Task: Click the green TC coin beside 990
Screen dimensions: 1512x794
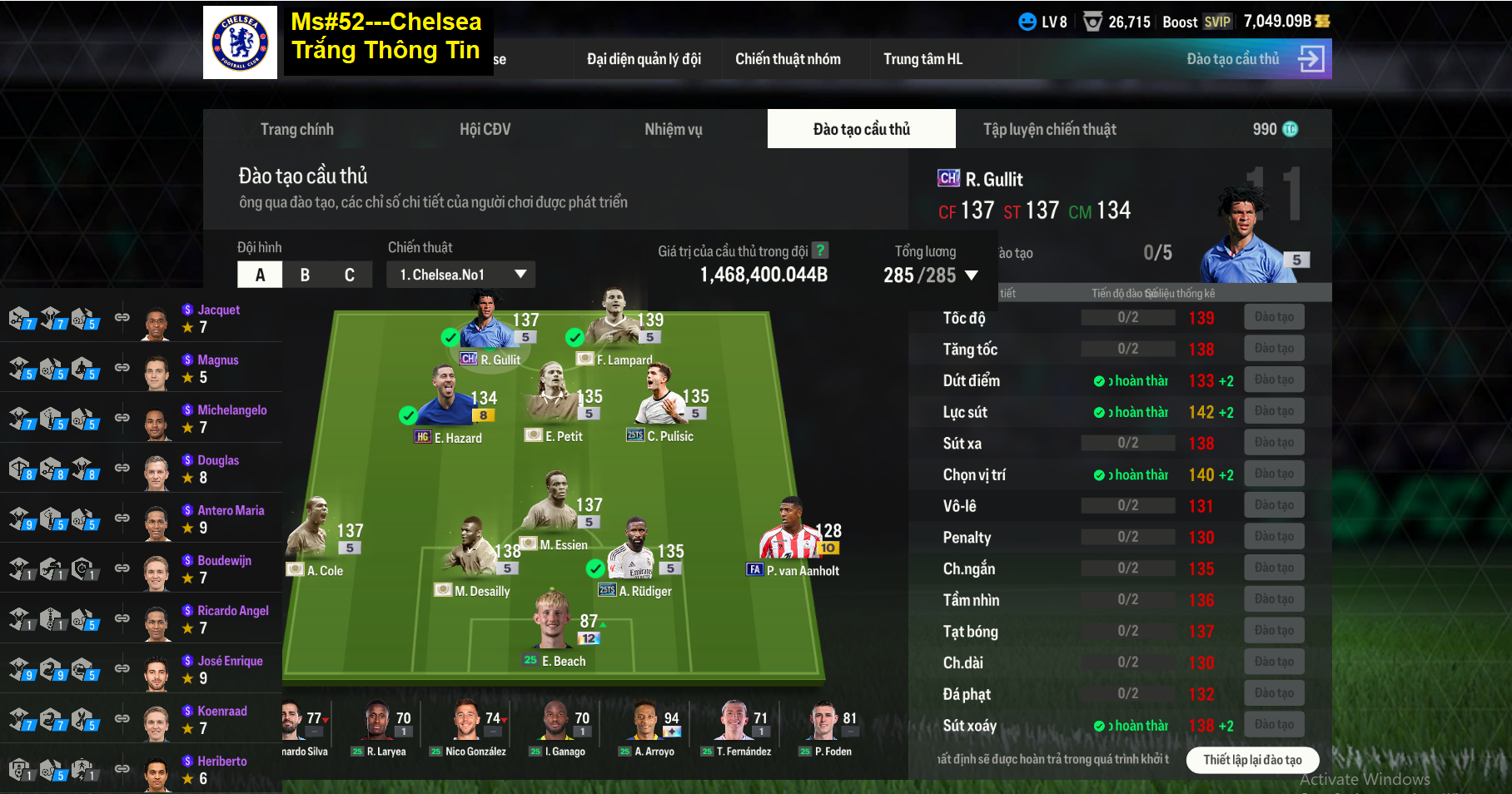Action: (x=1290, y=129)
